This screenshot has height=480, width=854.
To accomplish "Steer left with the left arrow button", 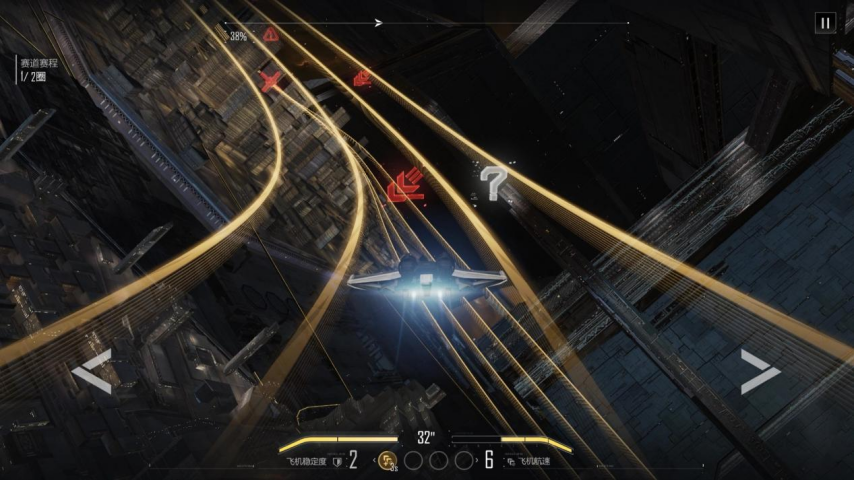I will (91, 372).
